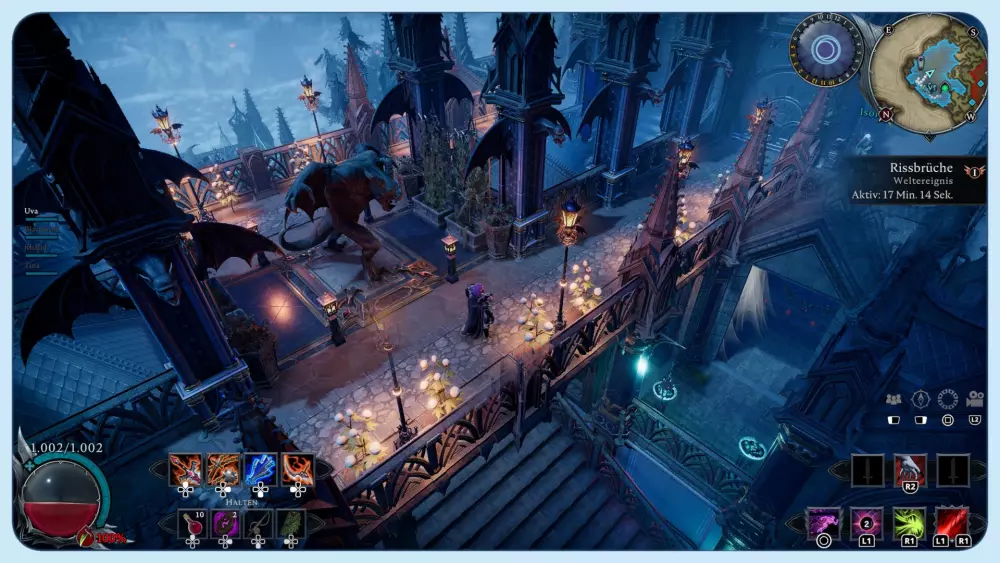Cast the green burst spell
The image size is (1000, 563).
(909, 523)
